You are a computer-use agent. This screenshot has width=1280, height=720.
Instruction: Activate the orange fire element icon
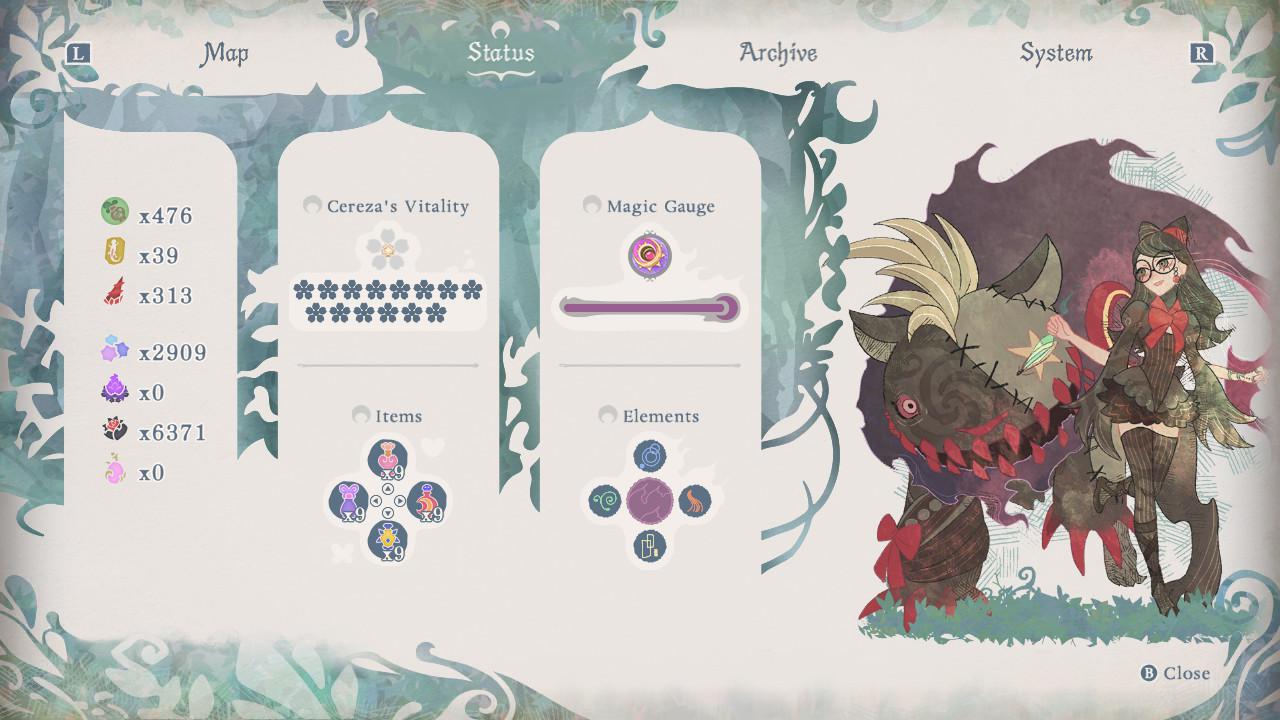(695, 499)
